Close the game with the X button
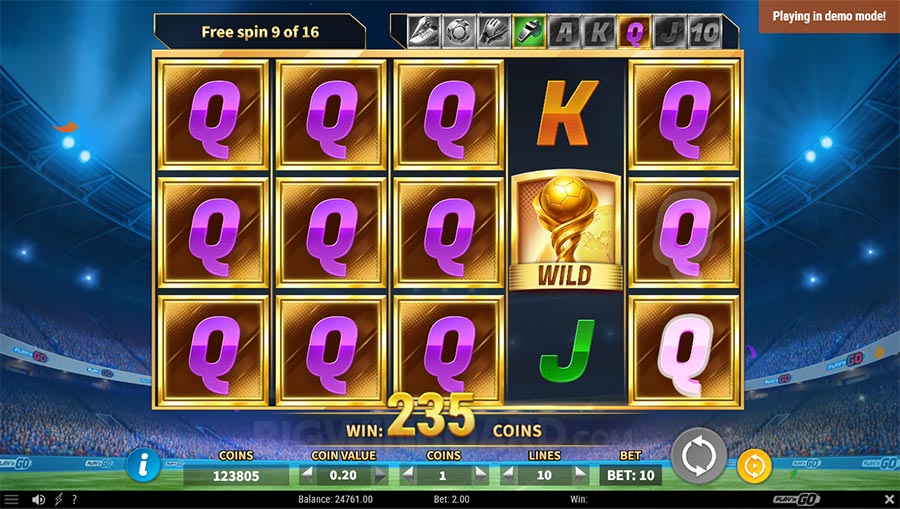This screenshot has width=900, height=509. (x=889, y=499)
